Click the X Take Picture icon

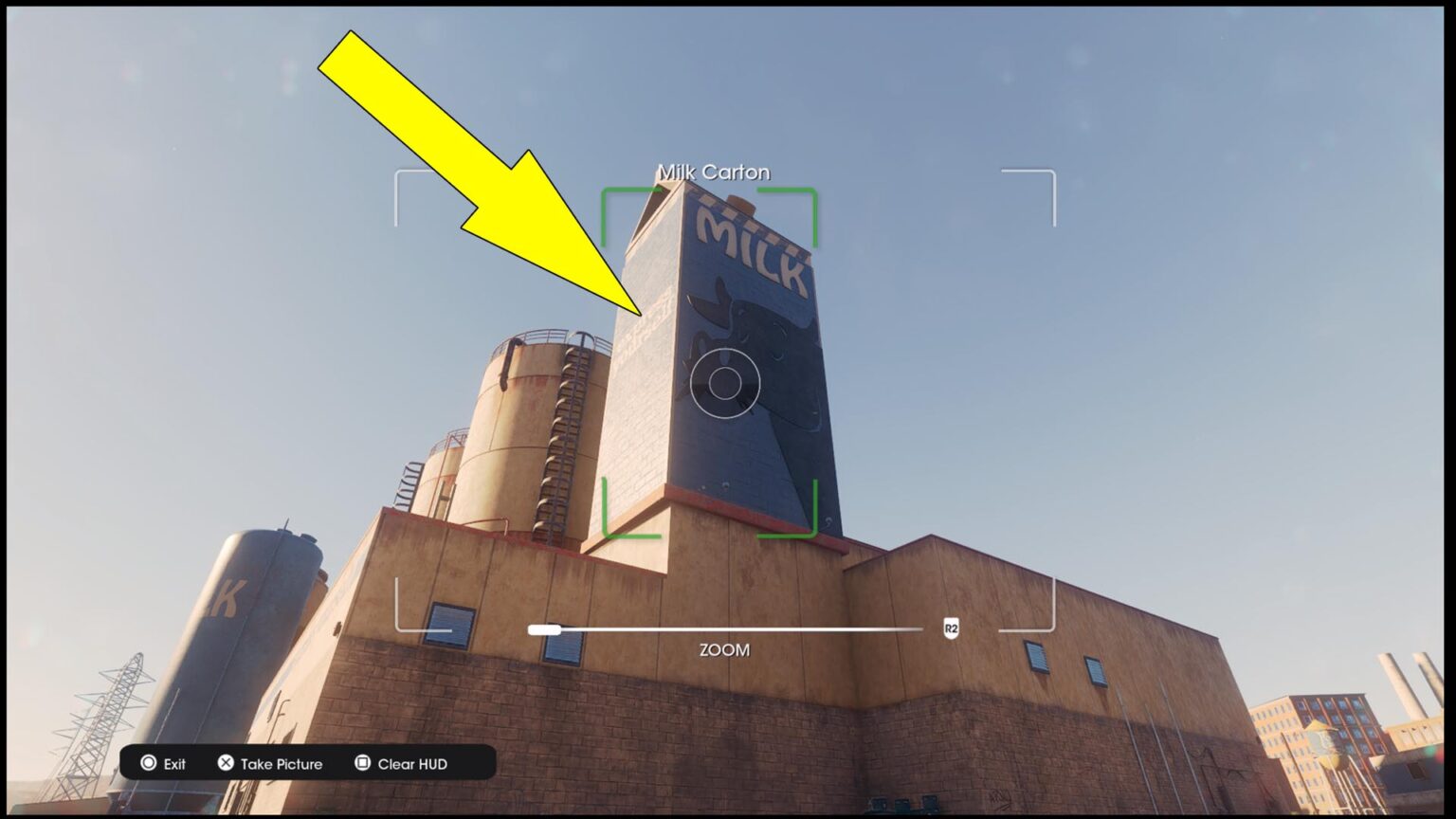(226, 763)
